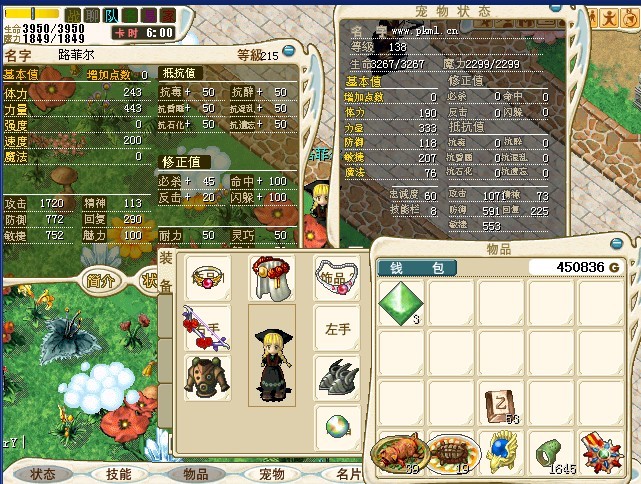Viewport: 641px width, 484px height.
Task: Open the 简介 profile tab
Action: pos(103,282)
